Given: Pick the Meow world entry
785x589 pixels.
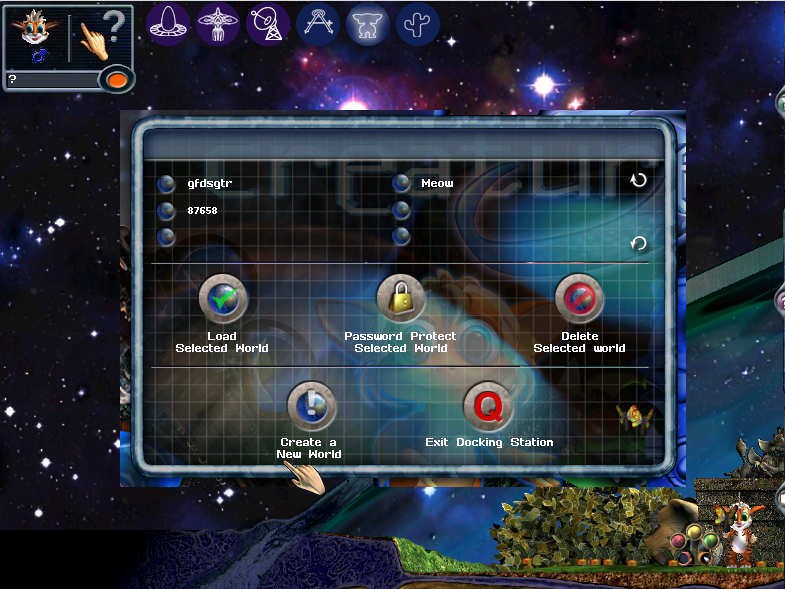Looking at the screenshot, I should tap(402, 184).
